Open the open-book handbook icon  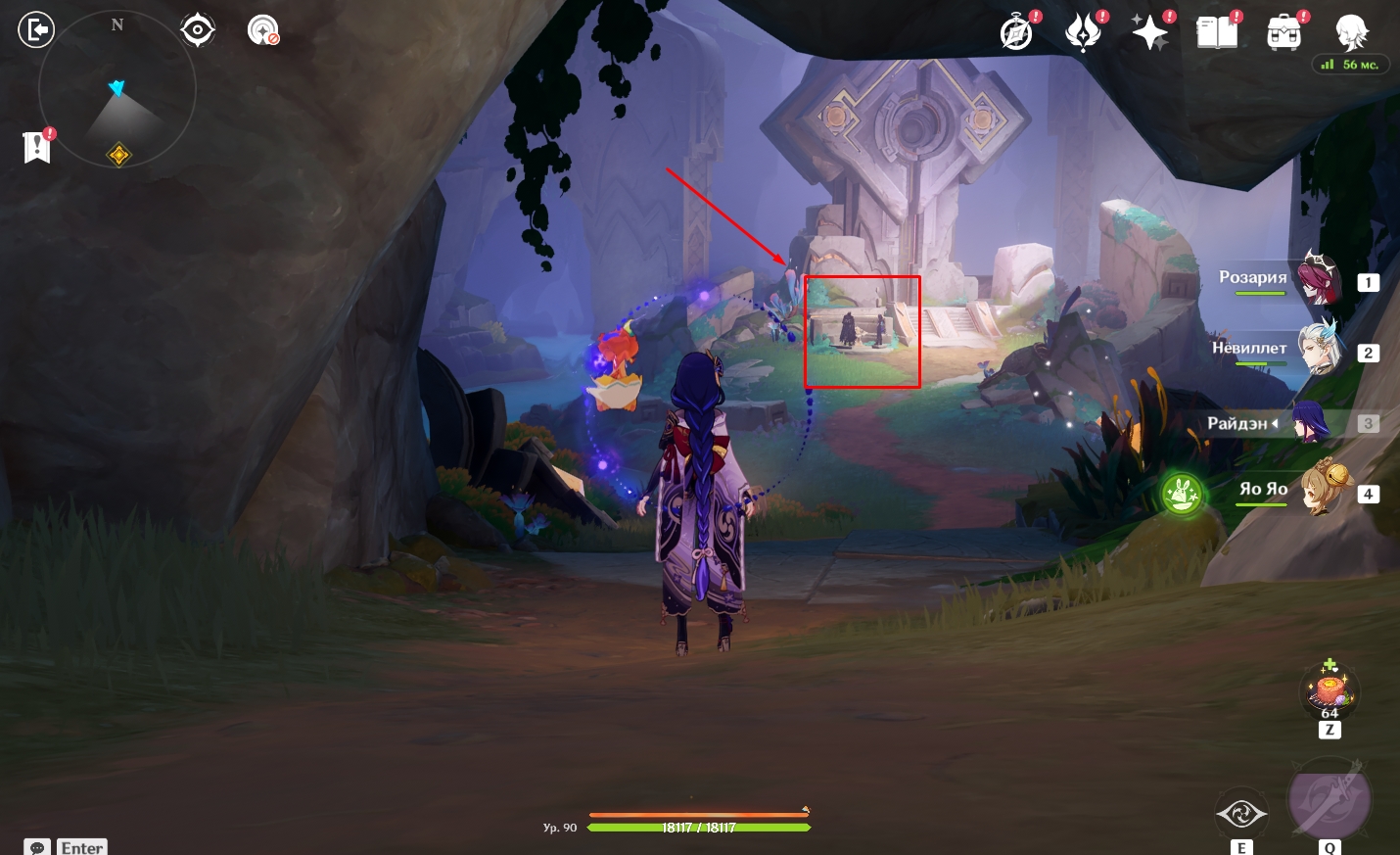1217,32
